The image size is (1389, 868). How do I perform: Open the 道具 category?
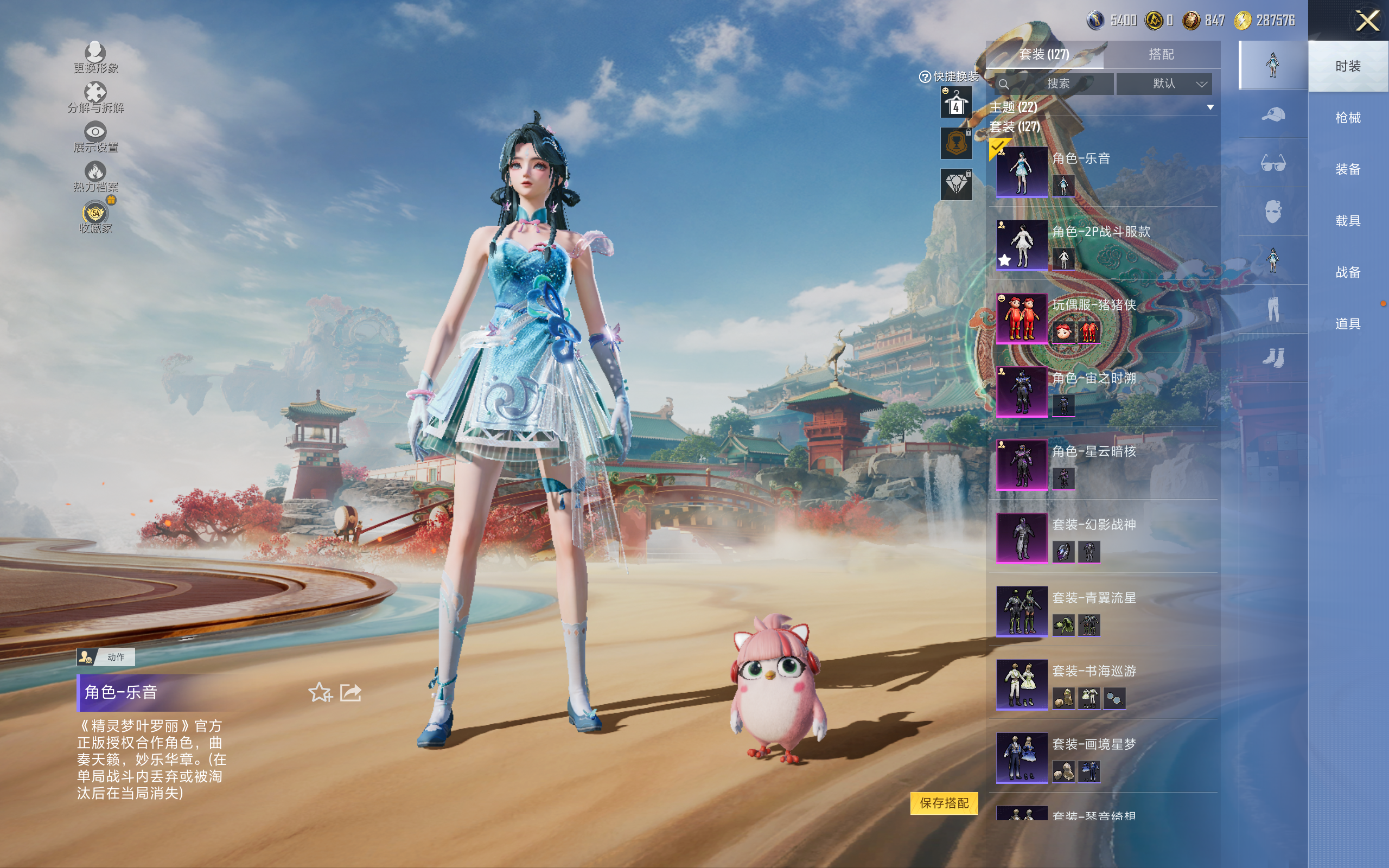(x=1347, y=324)
